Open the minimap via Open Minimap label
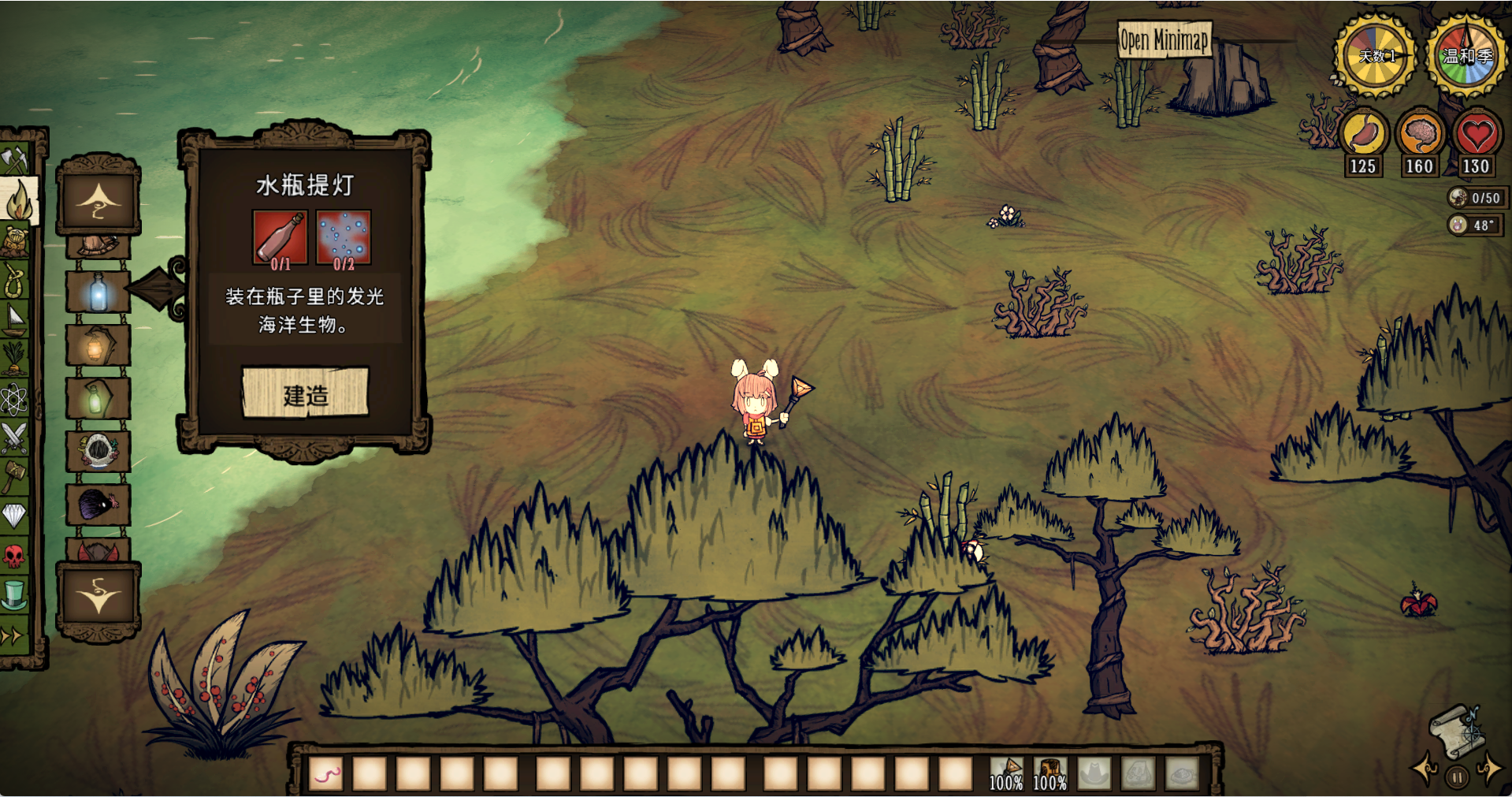Screen dimensions: 1512x797 [x=1164, y=39]
